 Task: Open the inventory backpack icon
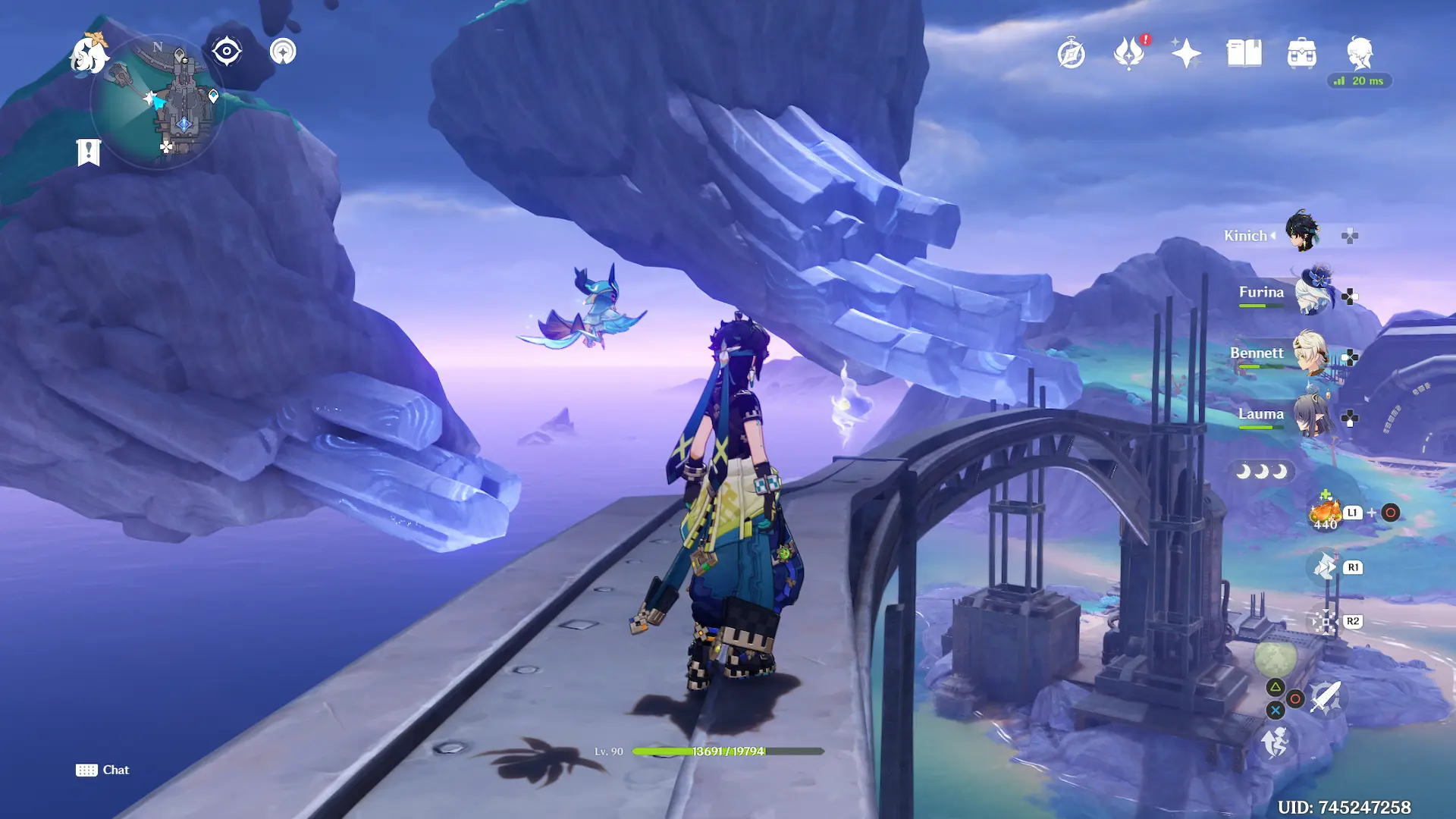(x=1301, y=54)
